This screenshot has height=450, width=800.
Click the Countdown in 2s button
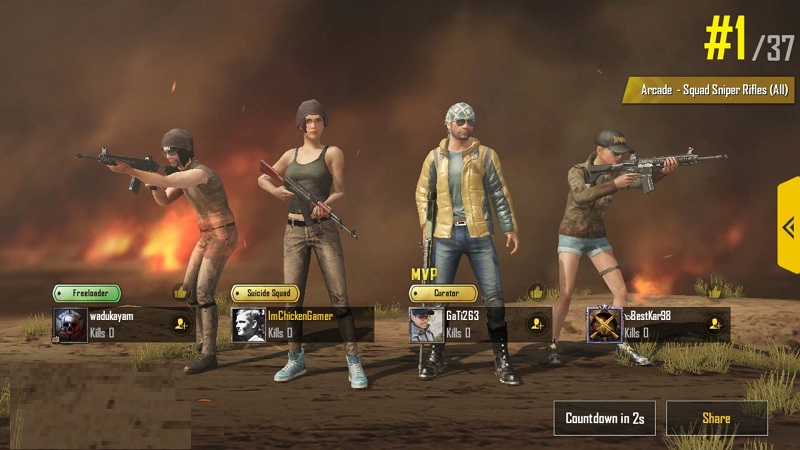[604, 418]
